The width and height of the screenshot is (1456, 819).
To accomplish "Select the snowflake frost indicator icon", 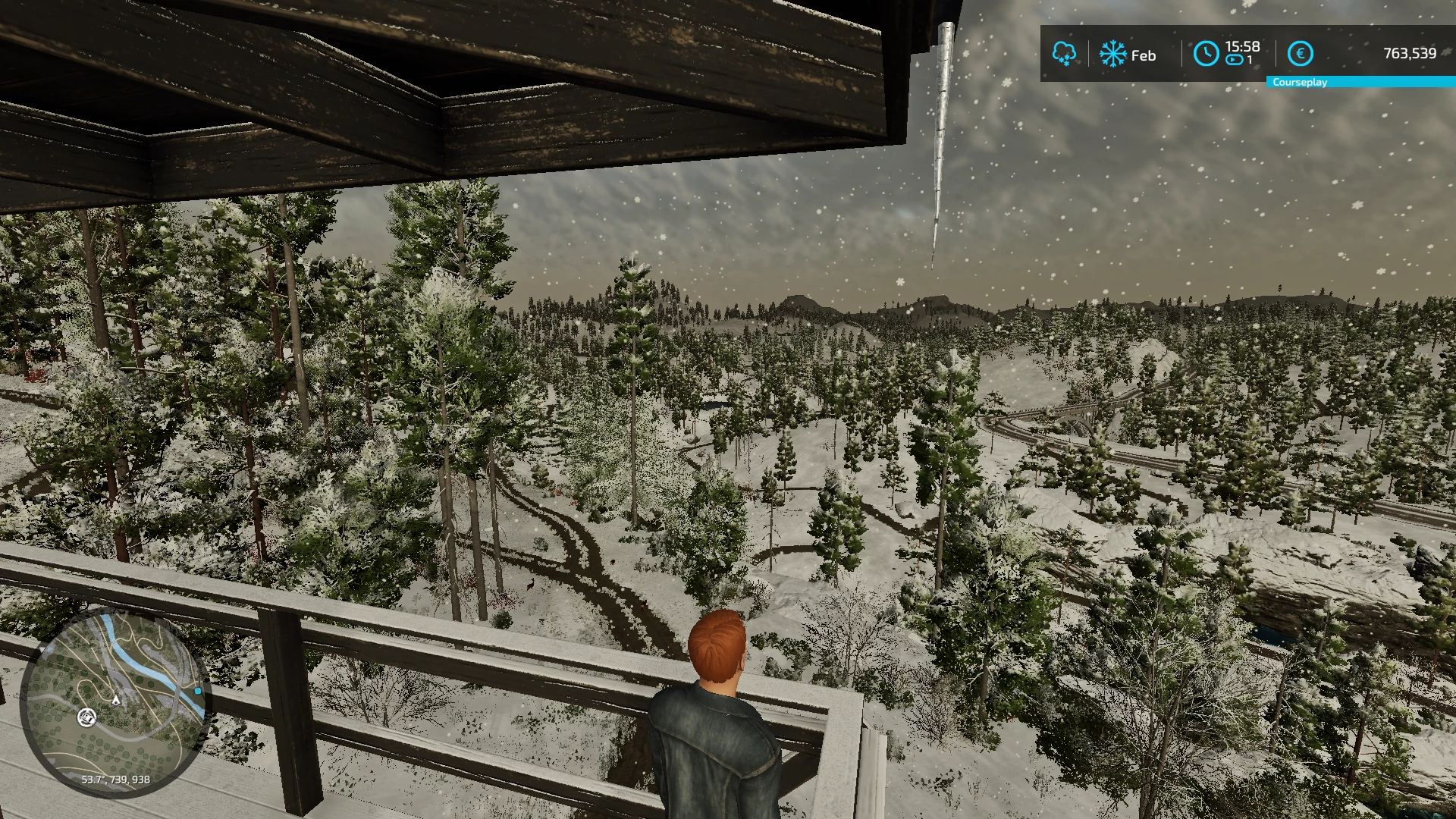I will (x=1113, y=53).
